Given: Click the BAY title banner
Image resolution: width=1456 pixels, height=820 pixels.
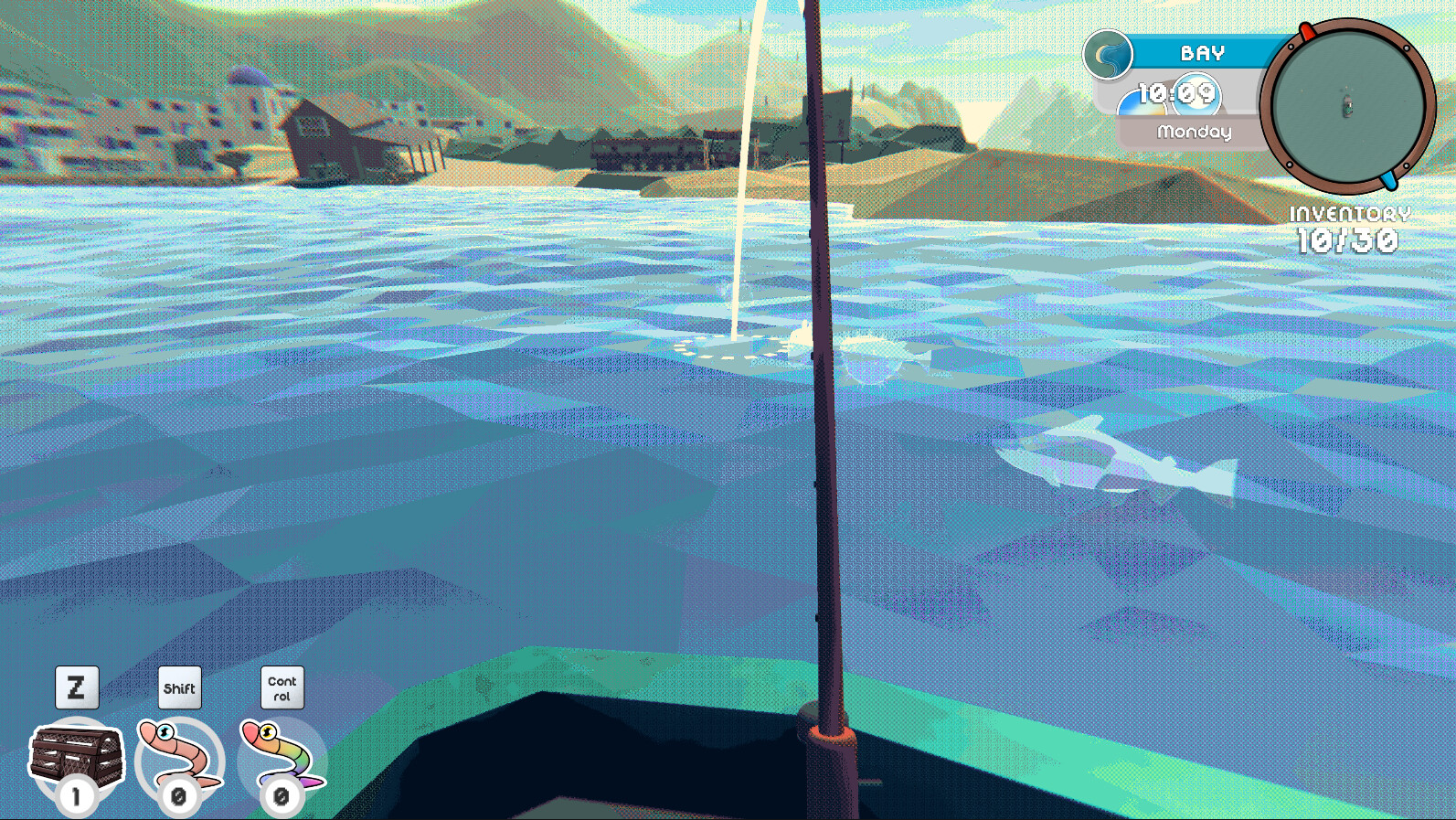Looking at the screenshot, I should click(x=1202, y=53).
